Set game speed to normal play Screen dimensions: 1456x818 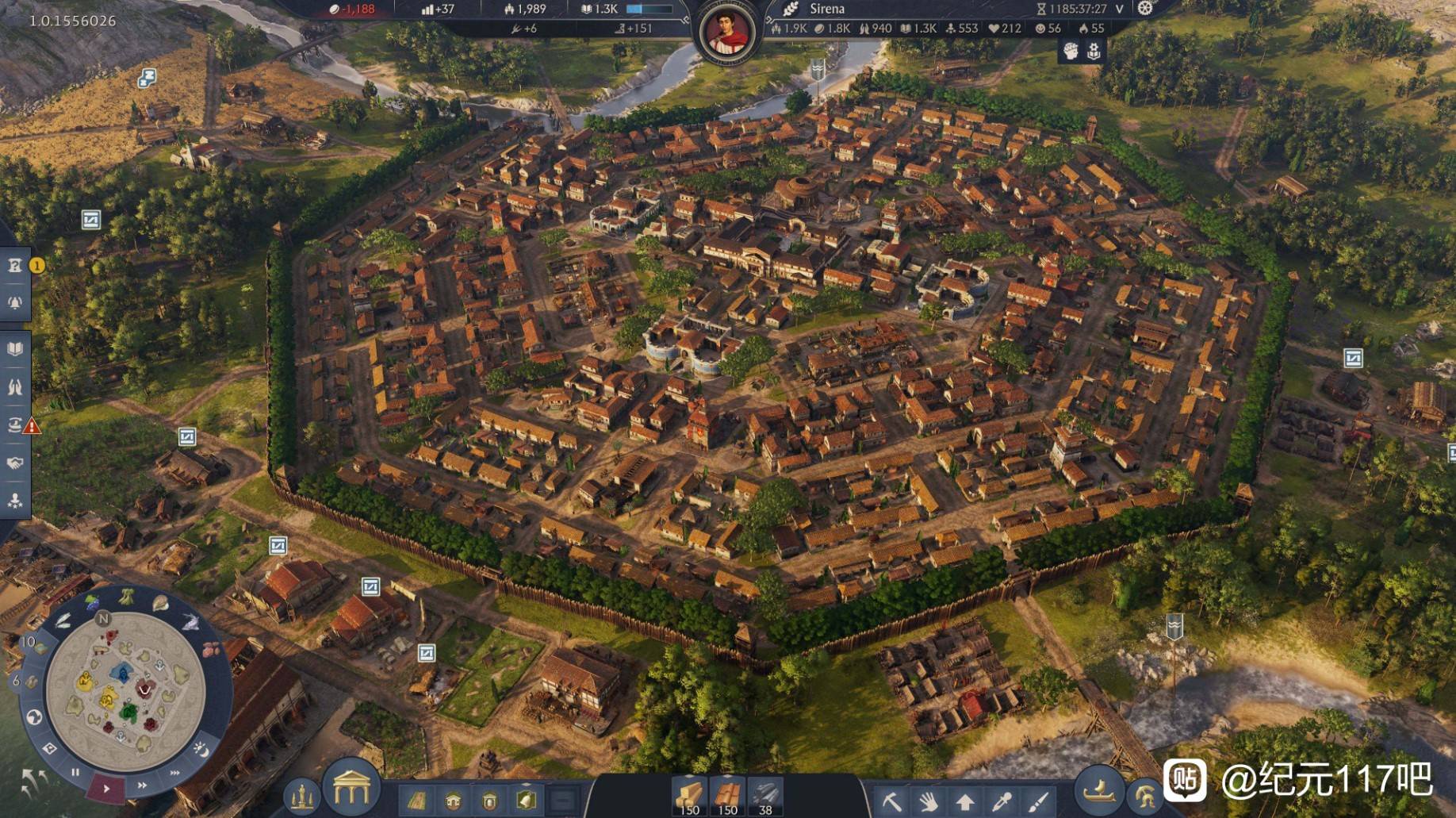106,789
